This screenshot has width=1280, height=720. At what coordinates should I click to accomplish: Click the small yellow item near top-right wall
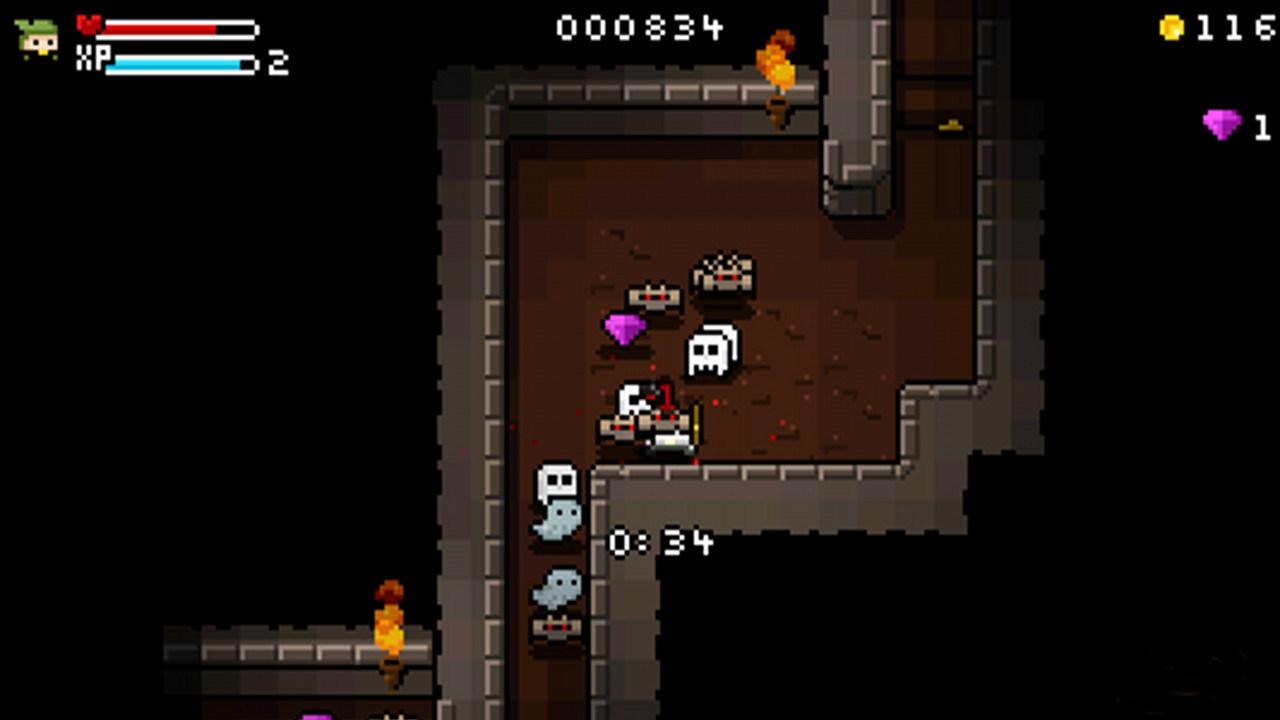coord(950,125)
